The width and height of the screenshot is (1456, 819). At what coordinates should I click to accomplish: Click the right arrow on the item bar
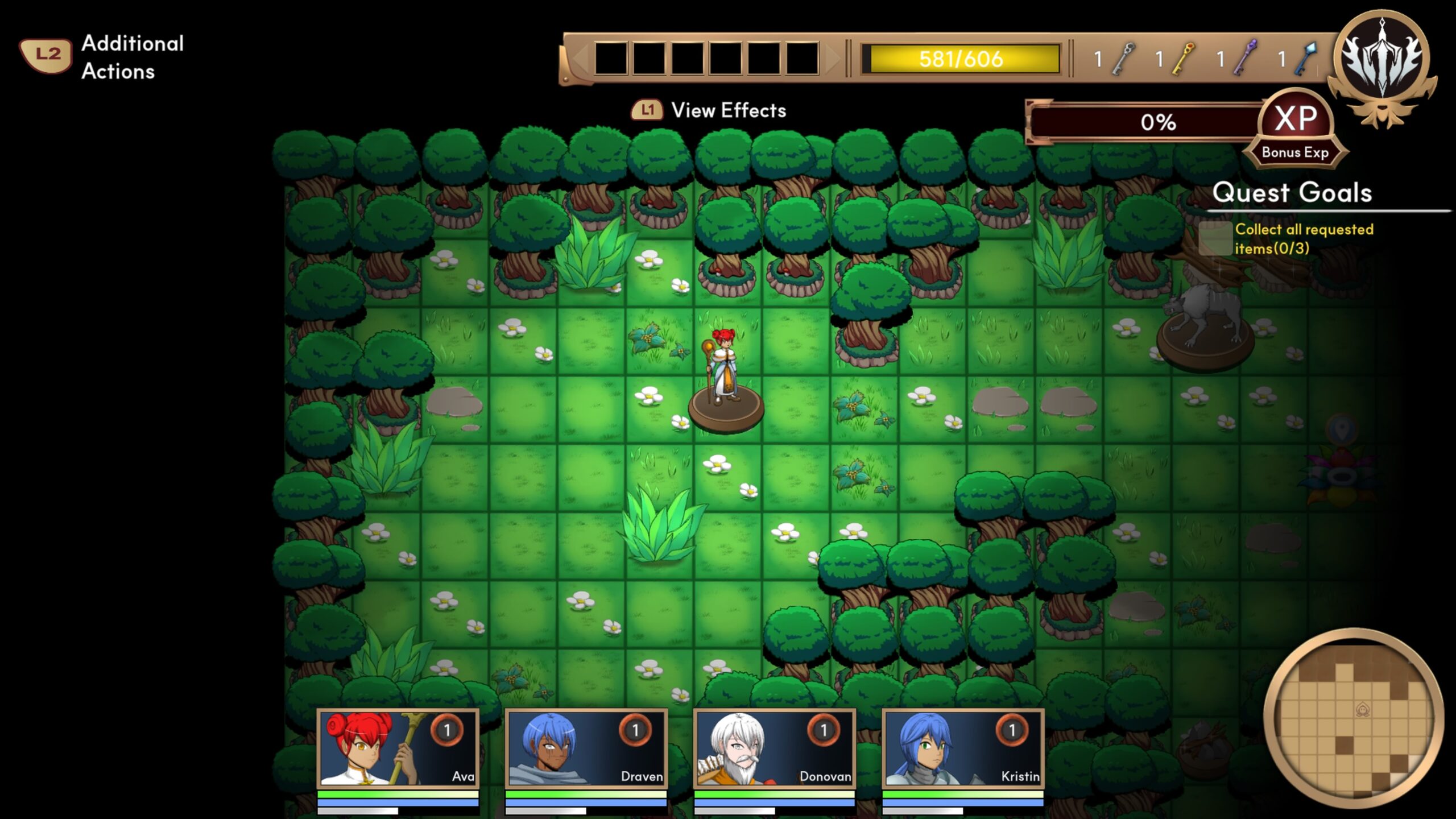point(833,59)
